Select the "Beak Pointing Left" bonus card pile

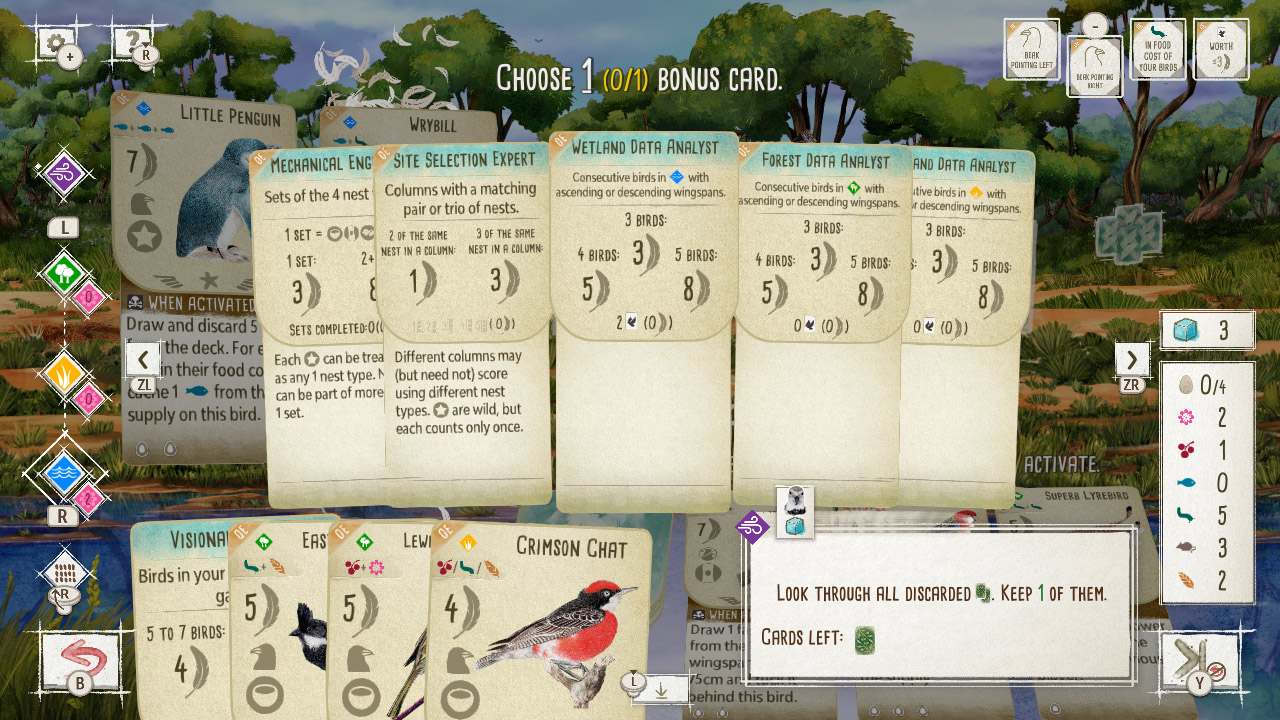(1032, 47)
